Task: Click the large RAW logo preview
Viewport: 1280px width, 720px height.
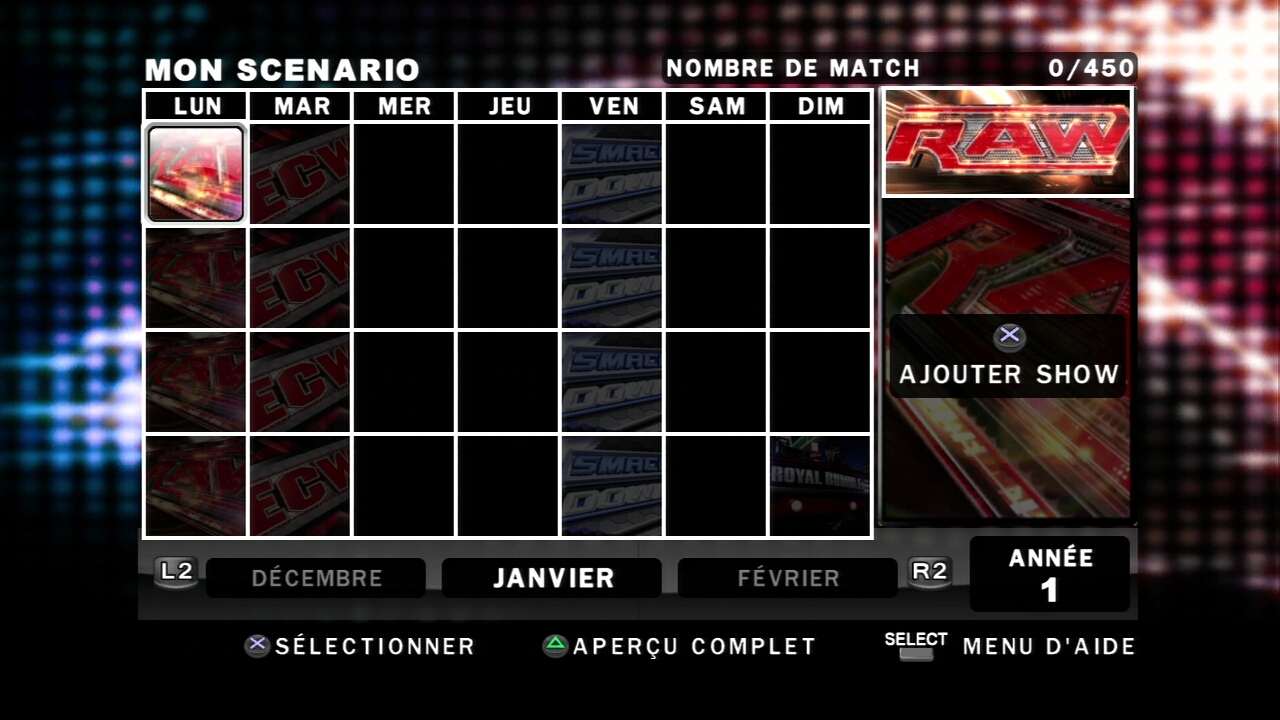Action: click(1008, 142)
